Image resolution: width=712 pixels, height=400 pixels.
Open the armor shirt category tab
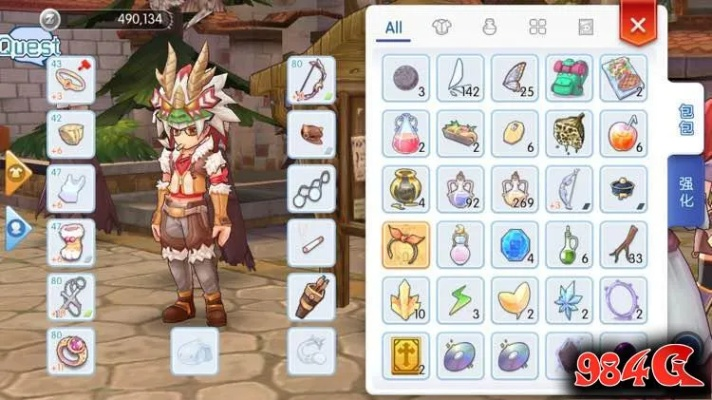441,27
